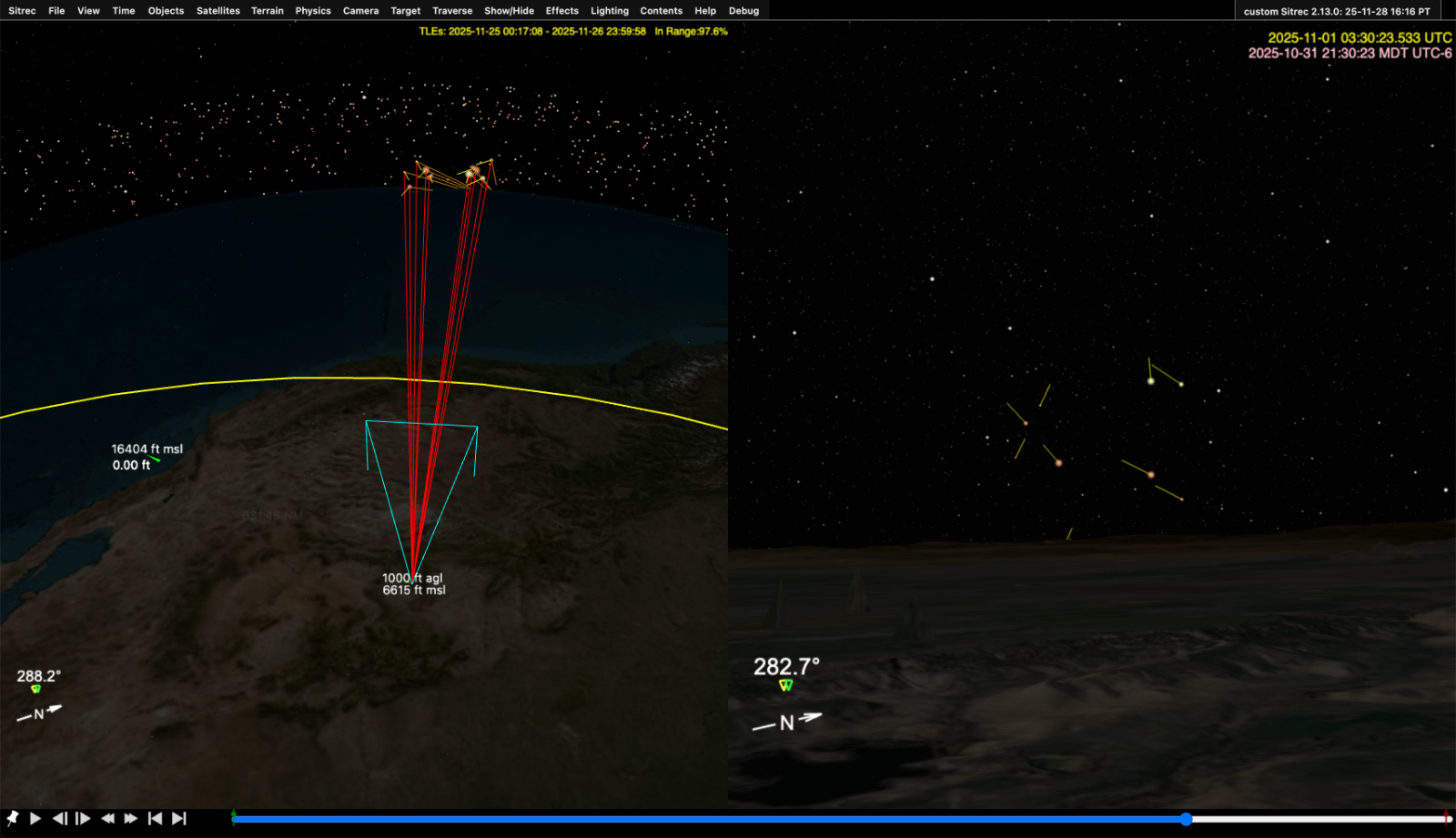Click the fast forward button
The image size is (1456, 838).
tap(131, 819)
